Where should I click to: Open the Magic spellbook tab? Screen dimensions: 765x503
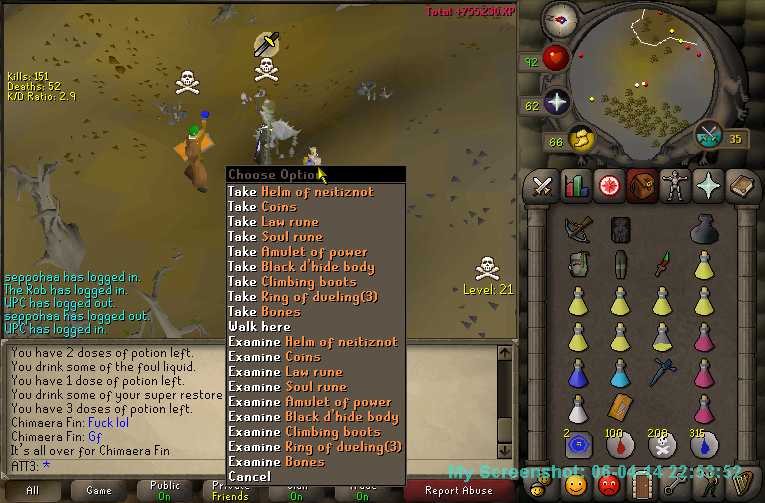click(x=740, y=186)
